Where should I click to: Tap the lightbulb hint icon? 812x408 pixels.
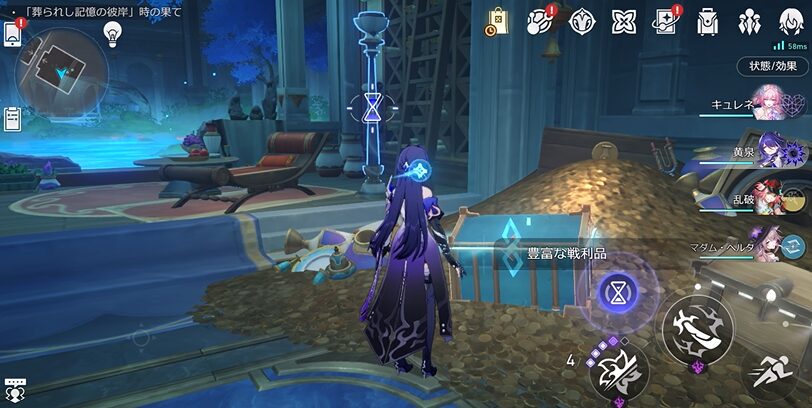coord(112,33)
